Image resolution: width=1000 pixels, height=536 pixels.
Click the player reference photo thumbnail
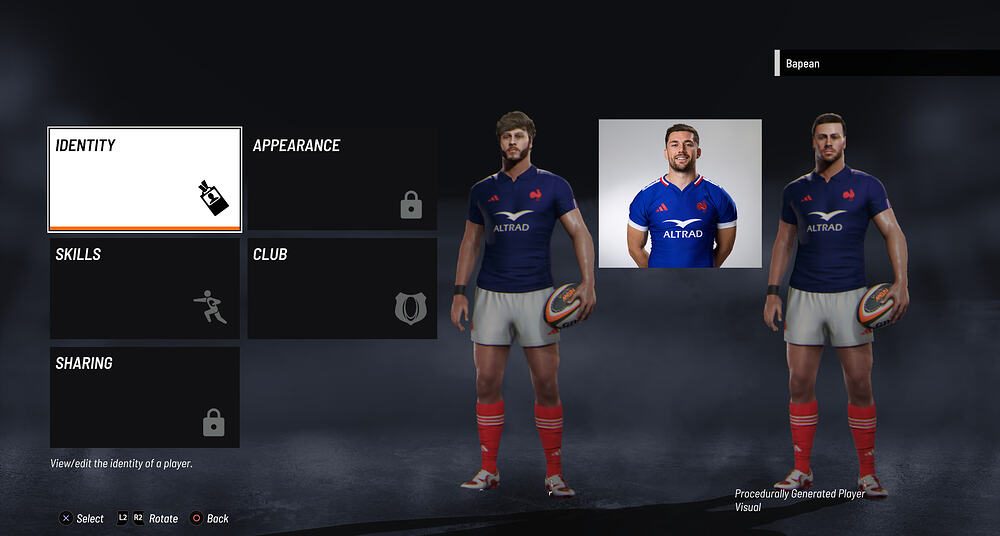click(x=680, y=193)
